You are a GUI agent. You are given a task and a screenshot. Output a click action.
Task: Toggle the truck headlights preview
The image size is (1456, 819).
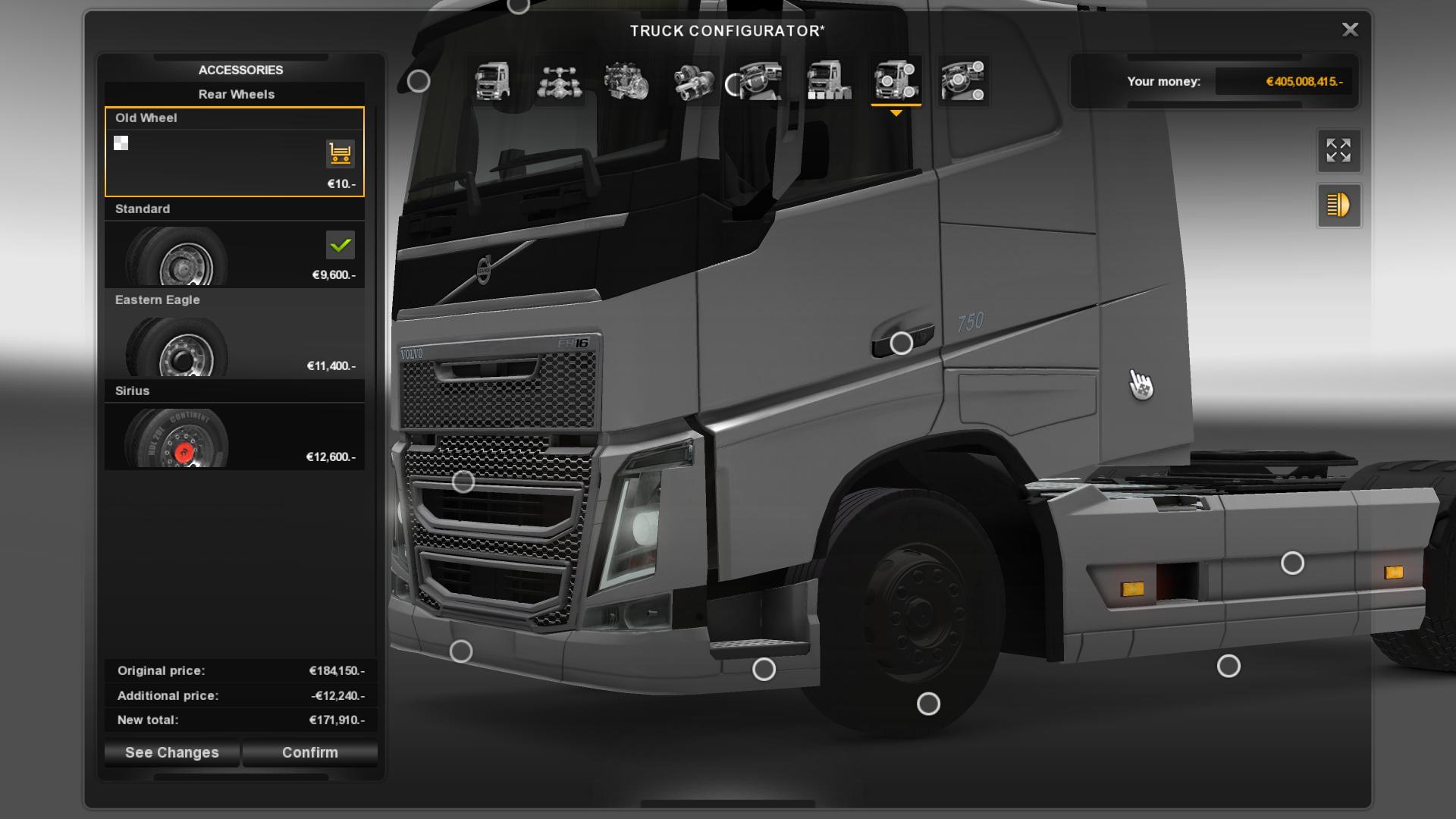click(x=1338, y=206)
